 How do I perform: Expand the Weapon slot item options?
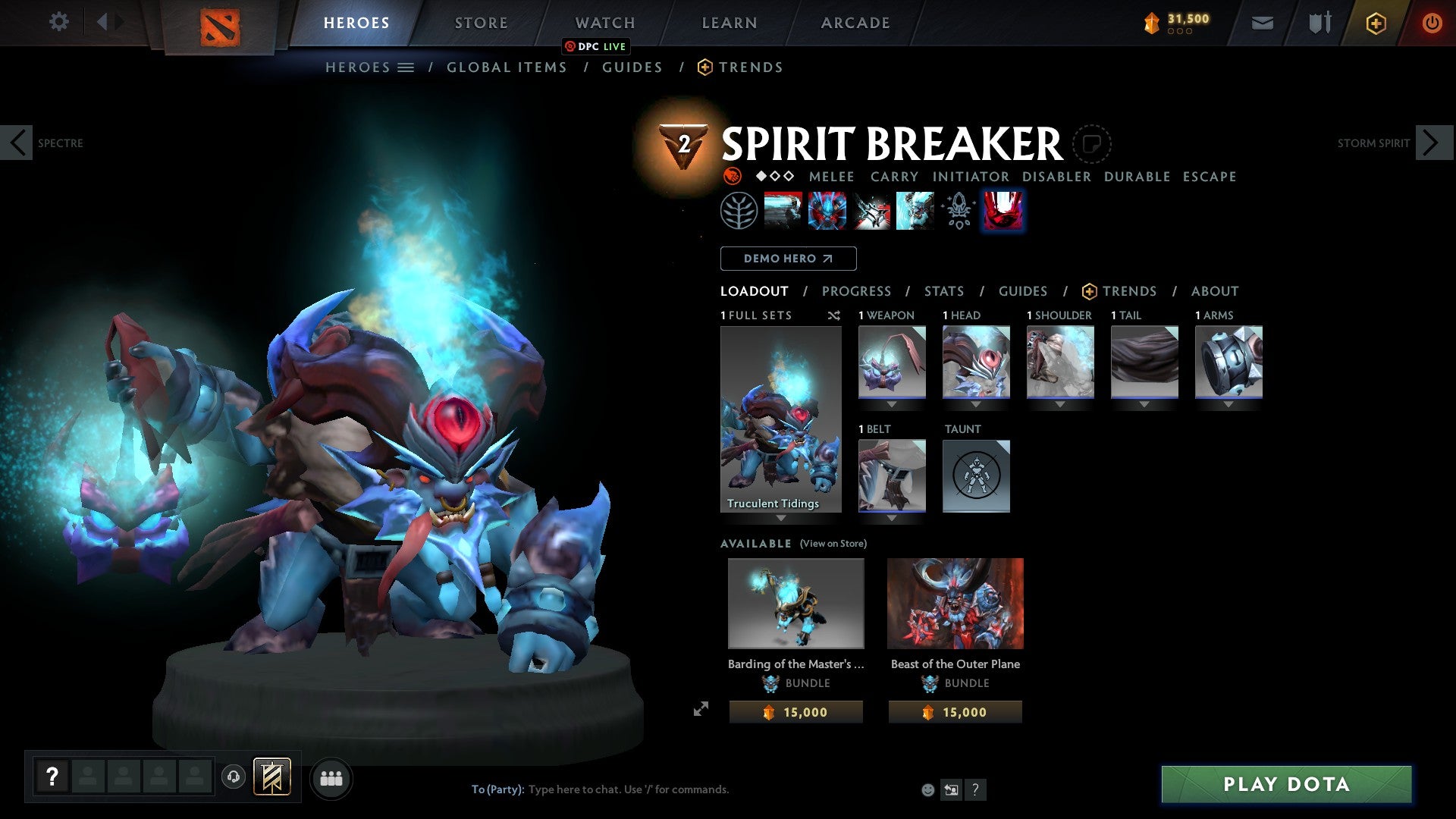tap(893, 404)
